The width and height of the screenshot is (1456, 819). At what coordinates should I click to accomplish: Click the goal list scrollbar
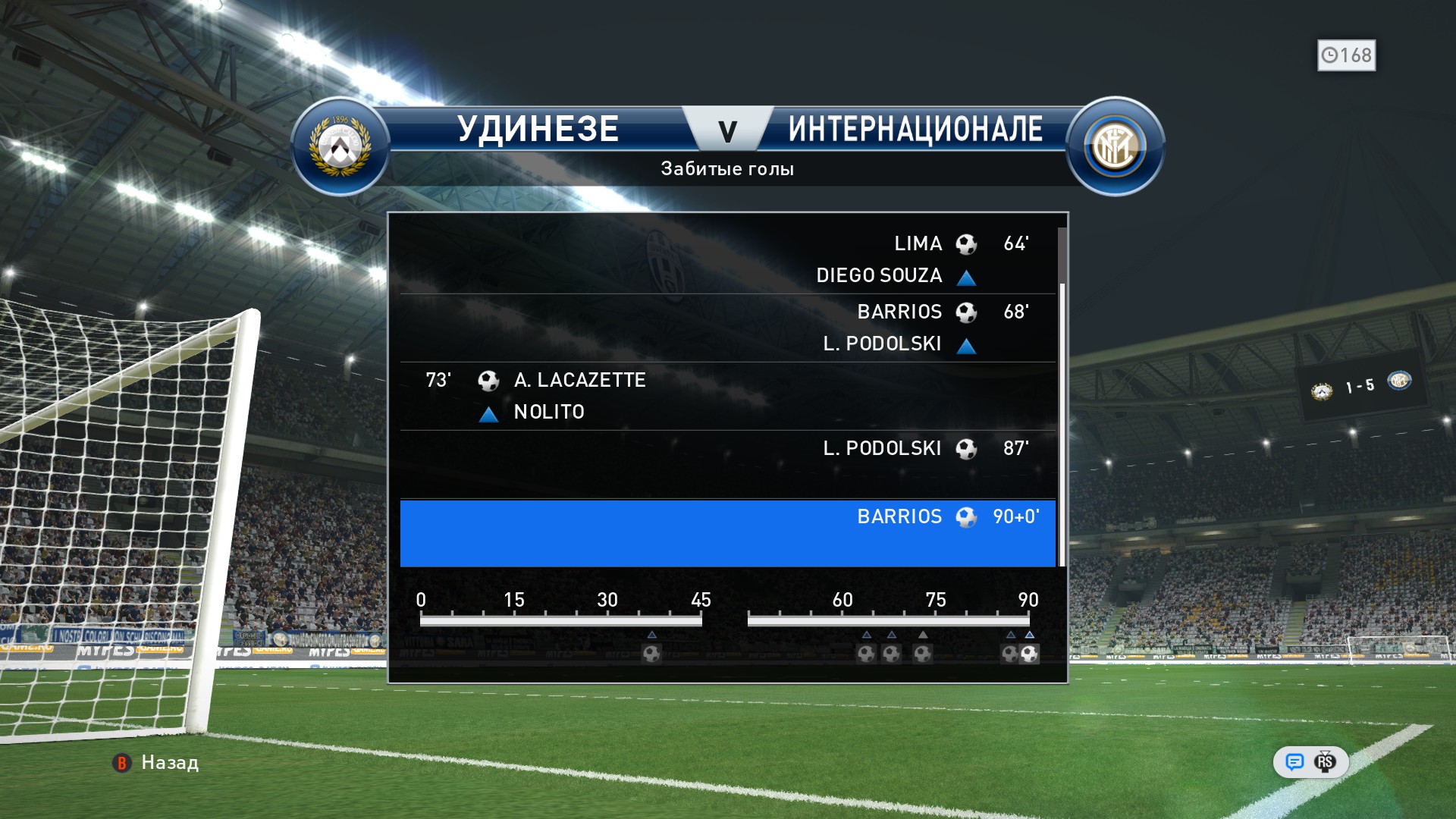[1062, 425]
